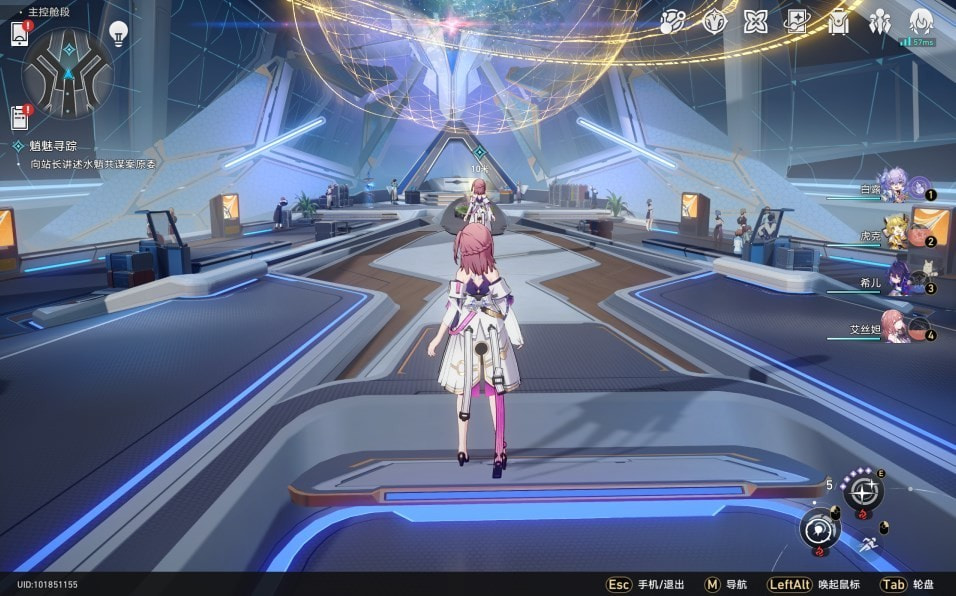Open the character head icon

tap(921, 21)
